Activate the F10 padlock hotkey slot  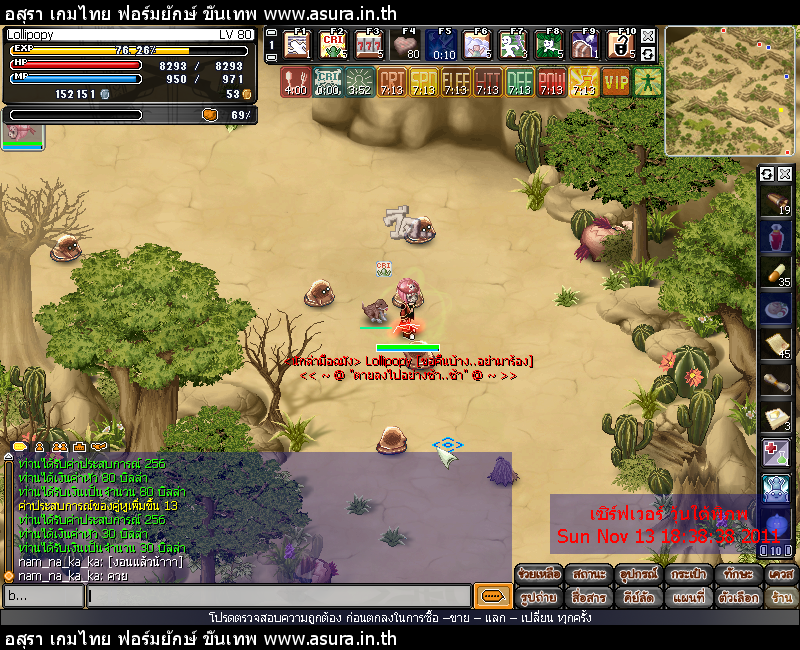coord(621,46)
